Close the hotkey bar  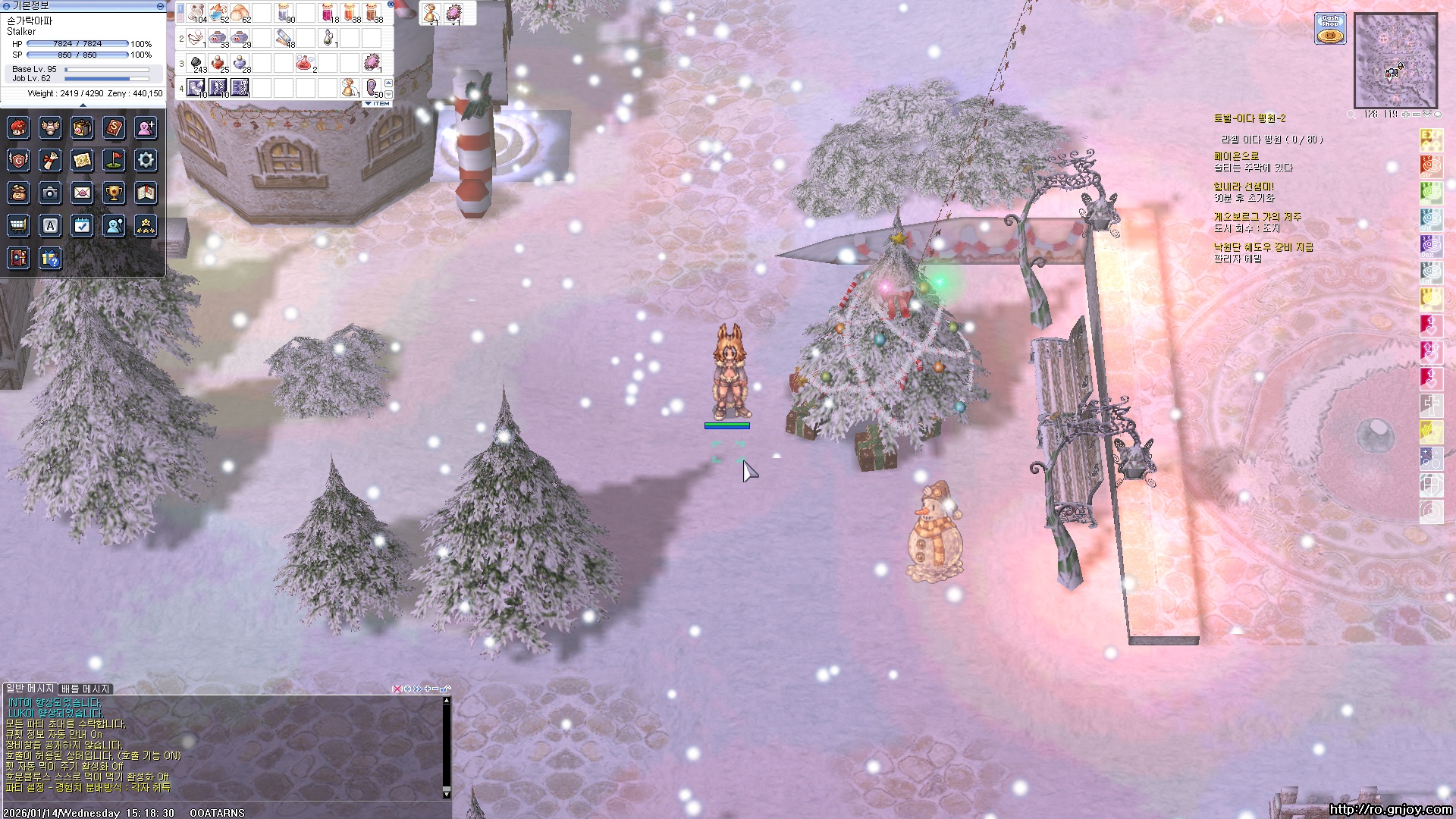pos(391,5)
